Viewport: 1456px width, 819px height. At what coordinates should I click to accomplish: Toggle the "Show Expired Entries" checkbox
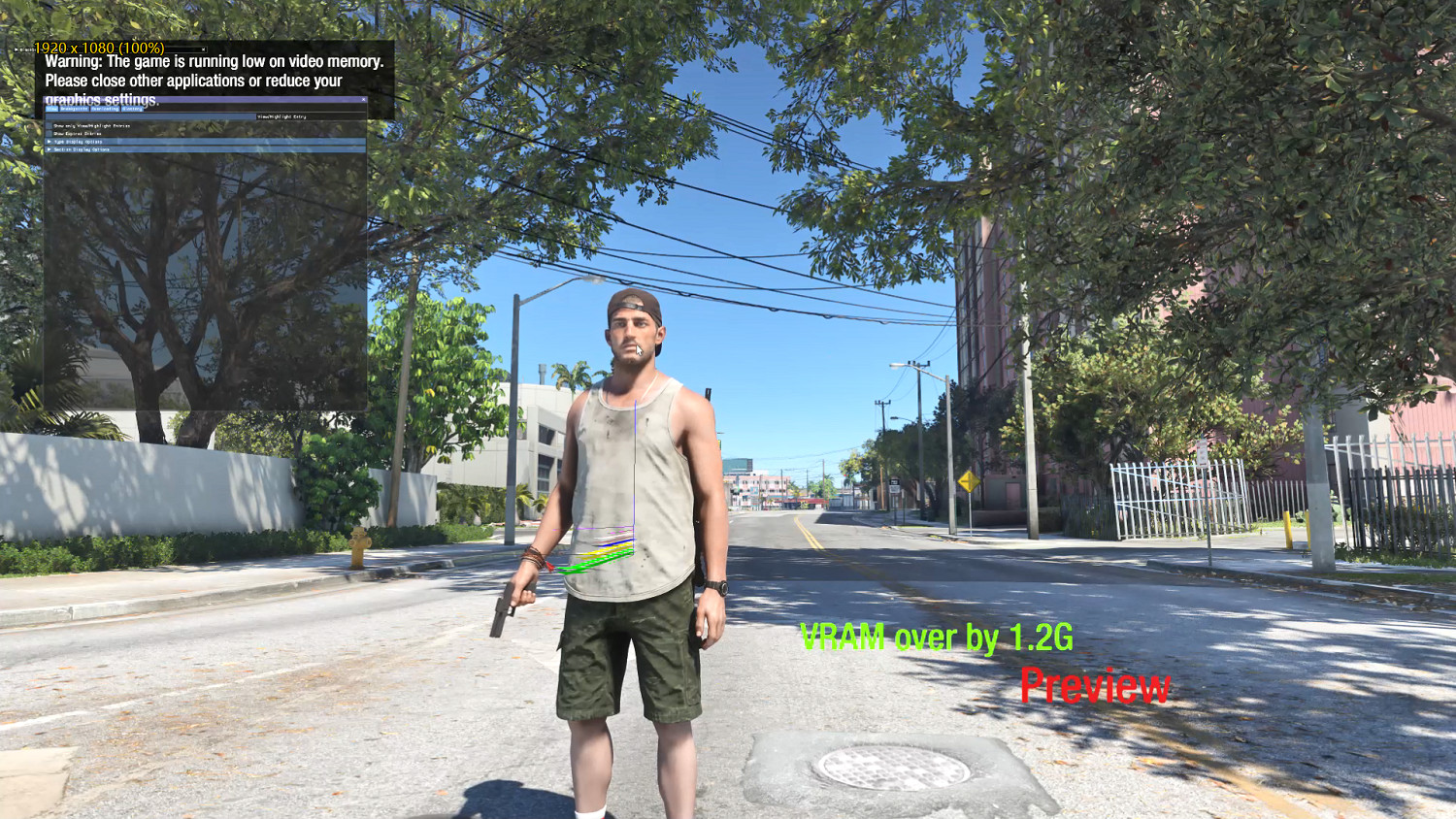[x=49, y=134]
